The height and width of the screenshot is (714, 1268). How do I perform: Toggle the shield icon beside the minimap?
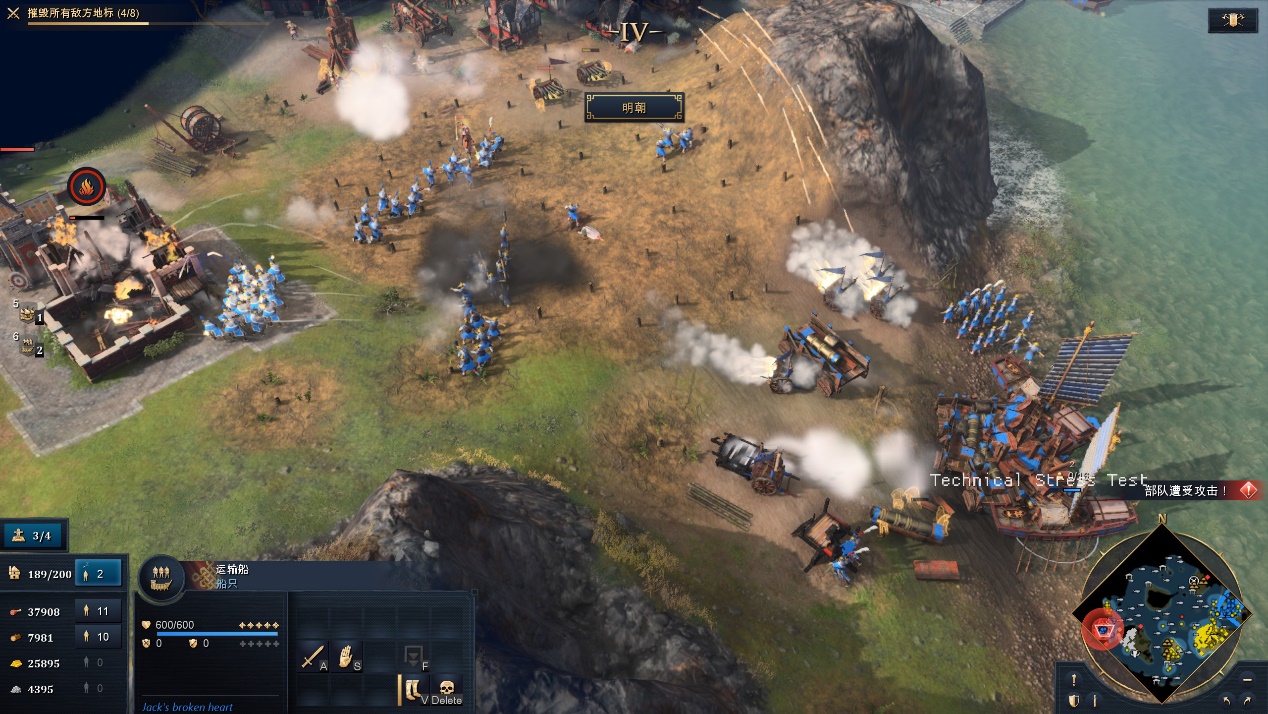tap(1073, 700)
